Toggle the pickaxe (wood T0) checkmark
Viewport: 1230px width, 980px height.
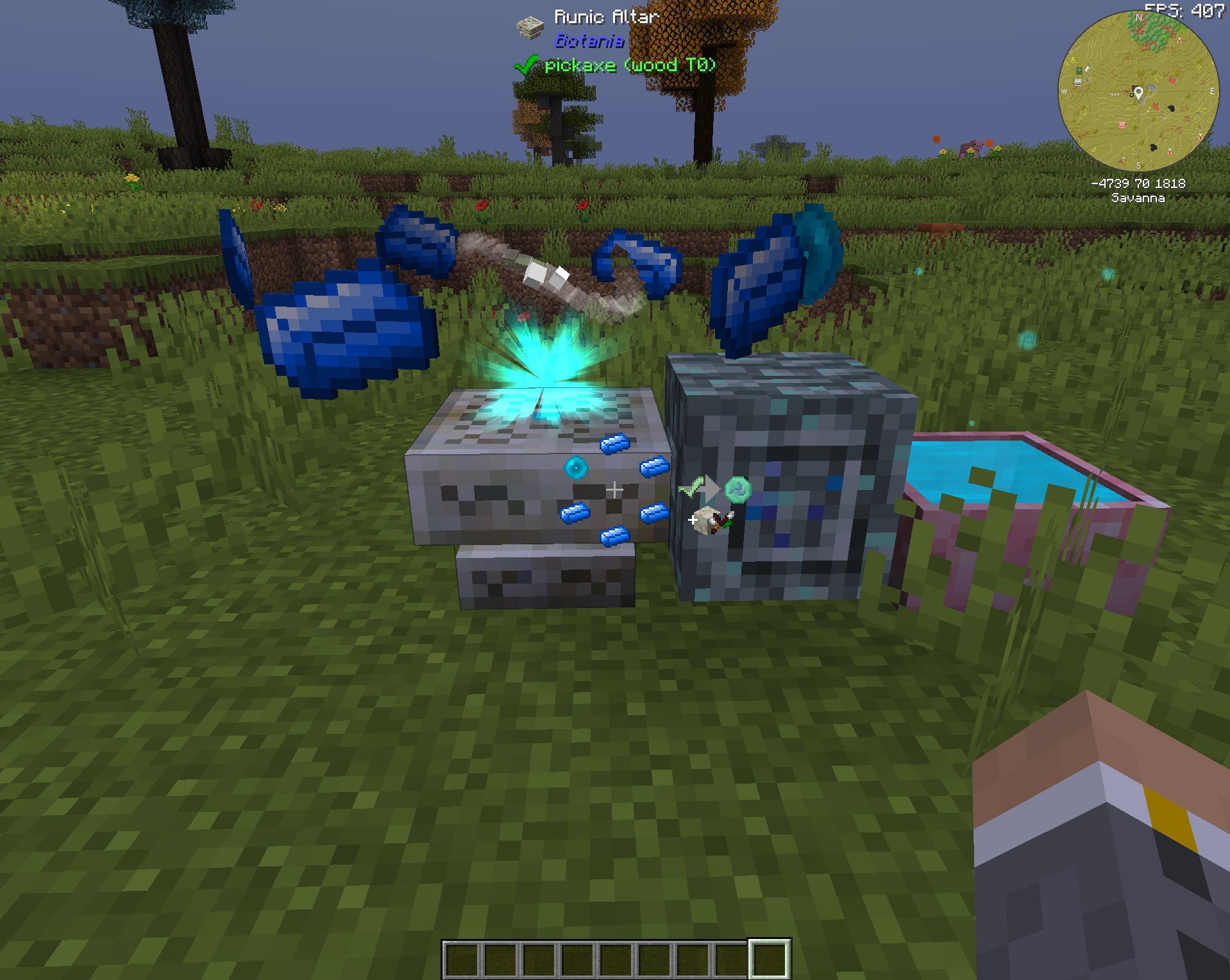pos(527,64)
